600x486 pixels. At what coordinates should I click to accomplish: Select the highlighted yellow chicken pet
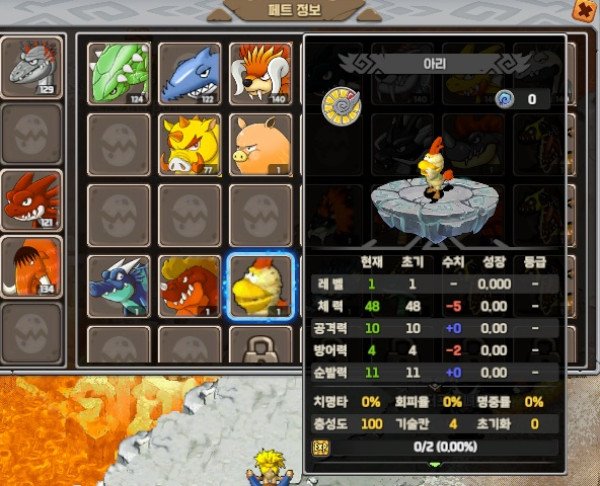[x=260, y=285]
